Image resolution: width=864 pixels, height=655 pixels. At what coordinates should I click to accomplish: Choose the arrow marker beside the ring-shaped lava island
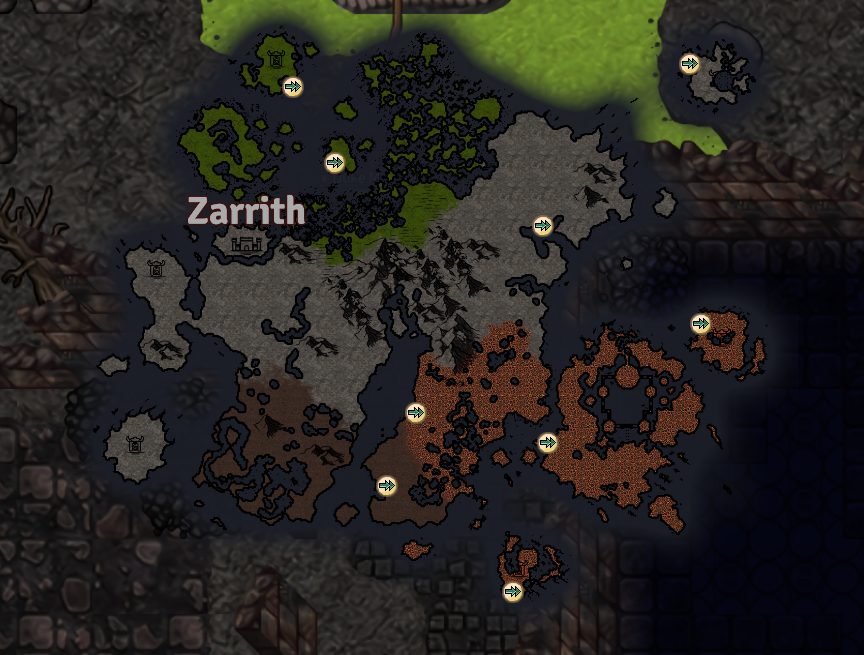coord(547,442)
